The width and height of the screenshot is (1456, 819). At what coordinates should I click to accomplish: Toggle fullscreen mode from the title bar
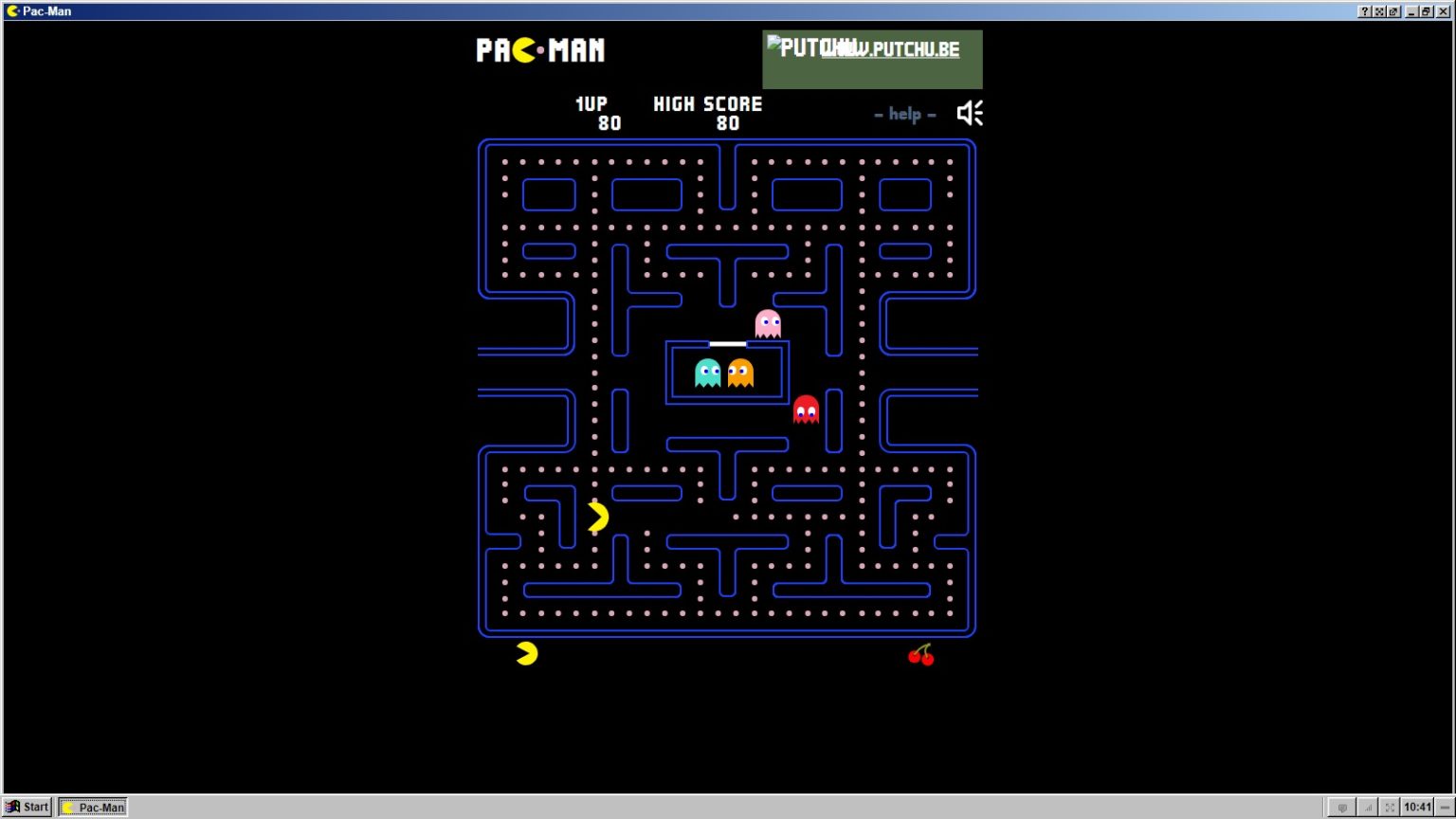coord(1379,10)
